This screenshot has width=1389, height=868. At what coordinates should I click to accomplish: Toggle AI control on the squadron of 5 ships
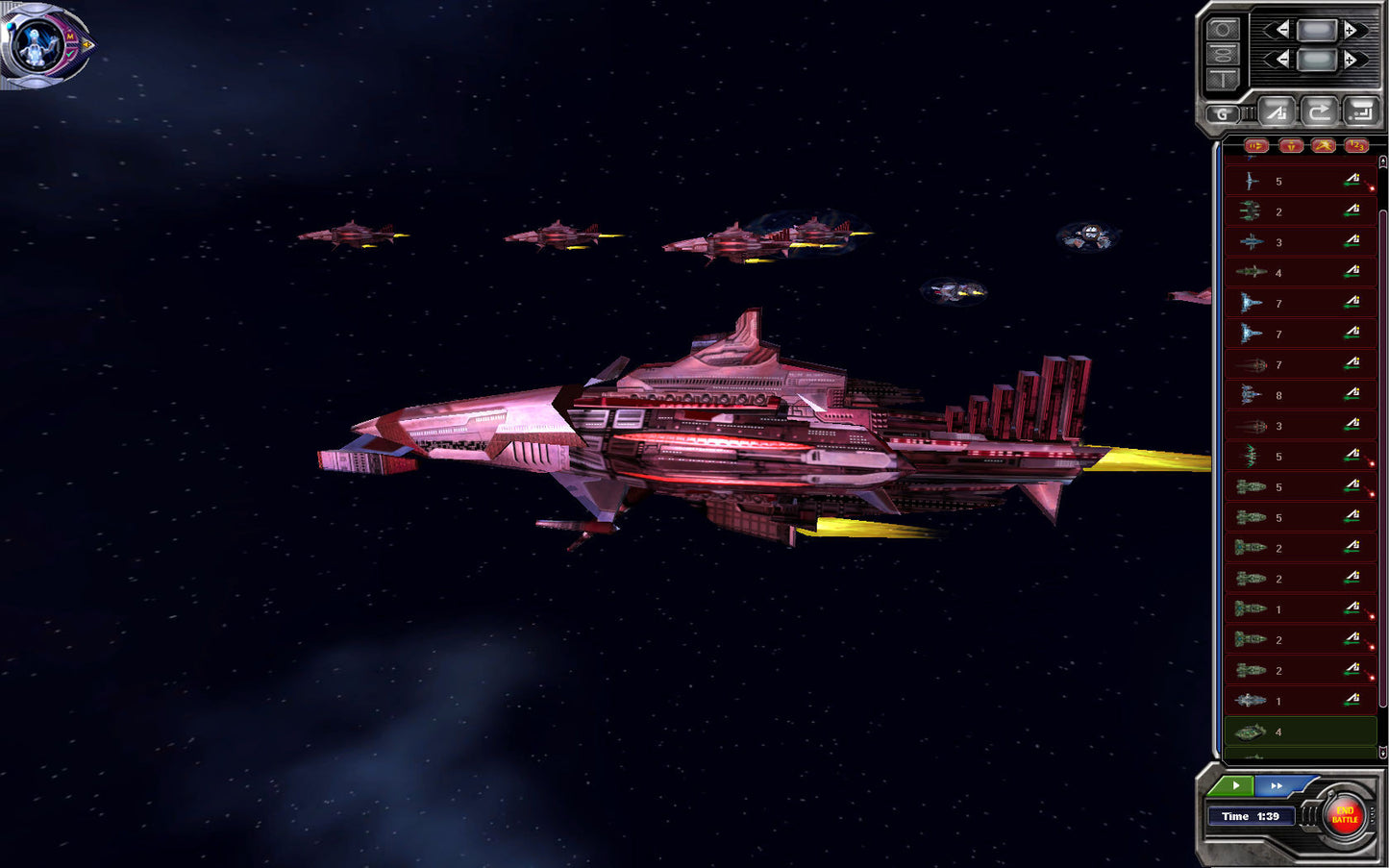(1353, 181)
